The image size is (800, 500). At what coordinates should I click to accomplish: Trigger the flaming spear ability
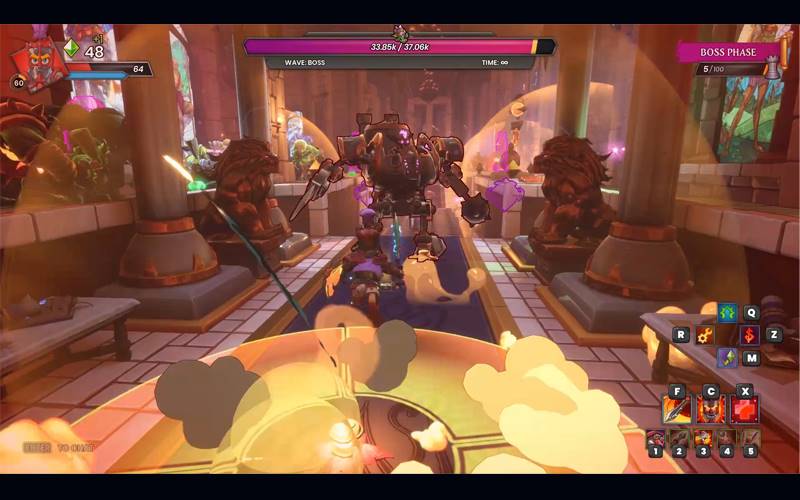[677, 409]
